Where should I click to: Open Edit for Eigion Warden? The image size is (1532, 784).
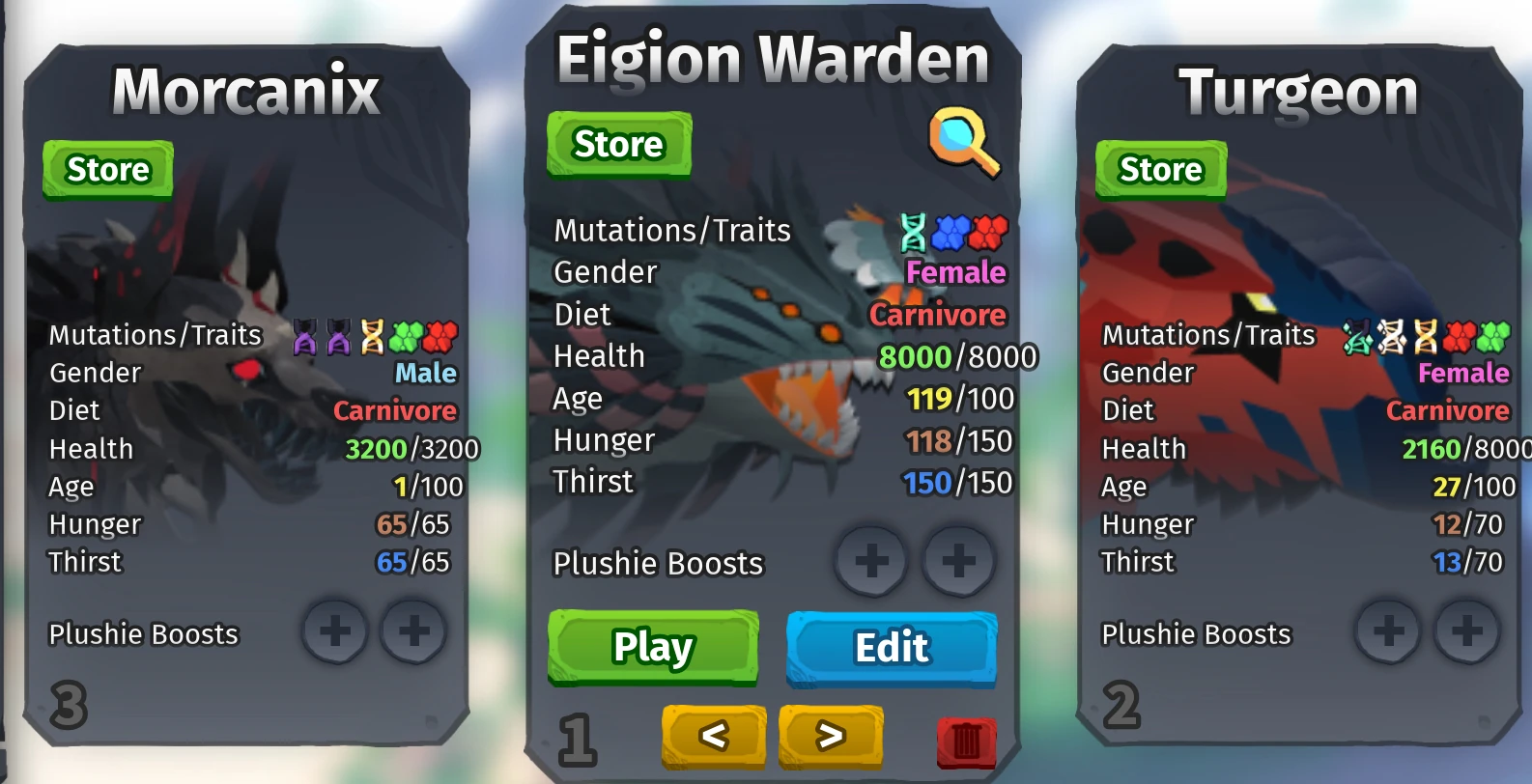(890, 647)
